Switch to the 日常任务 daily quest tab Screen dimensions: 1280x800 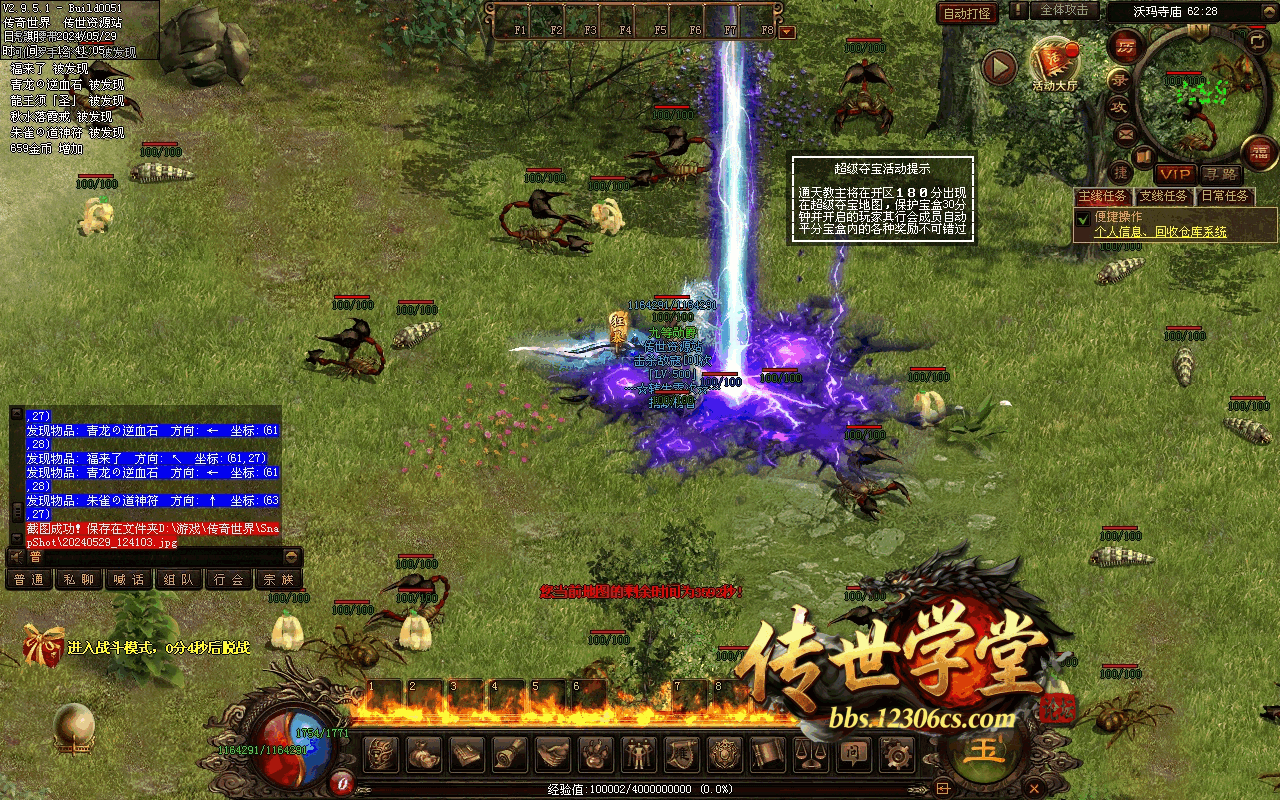coord(1226,196)
